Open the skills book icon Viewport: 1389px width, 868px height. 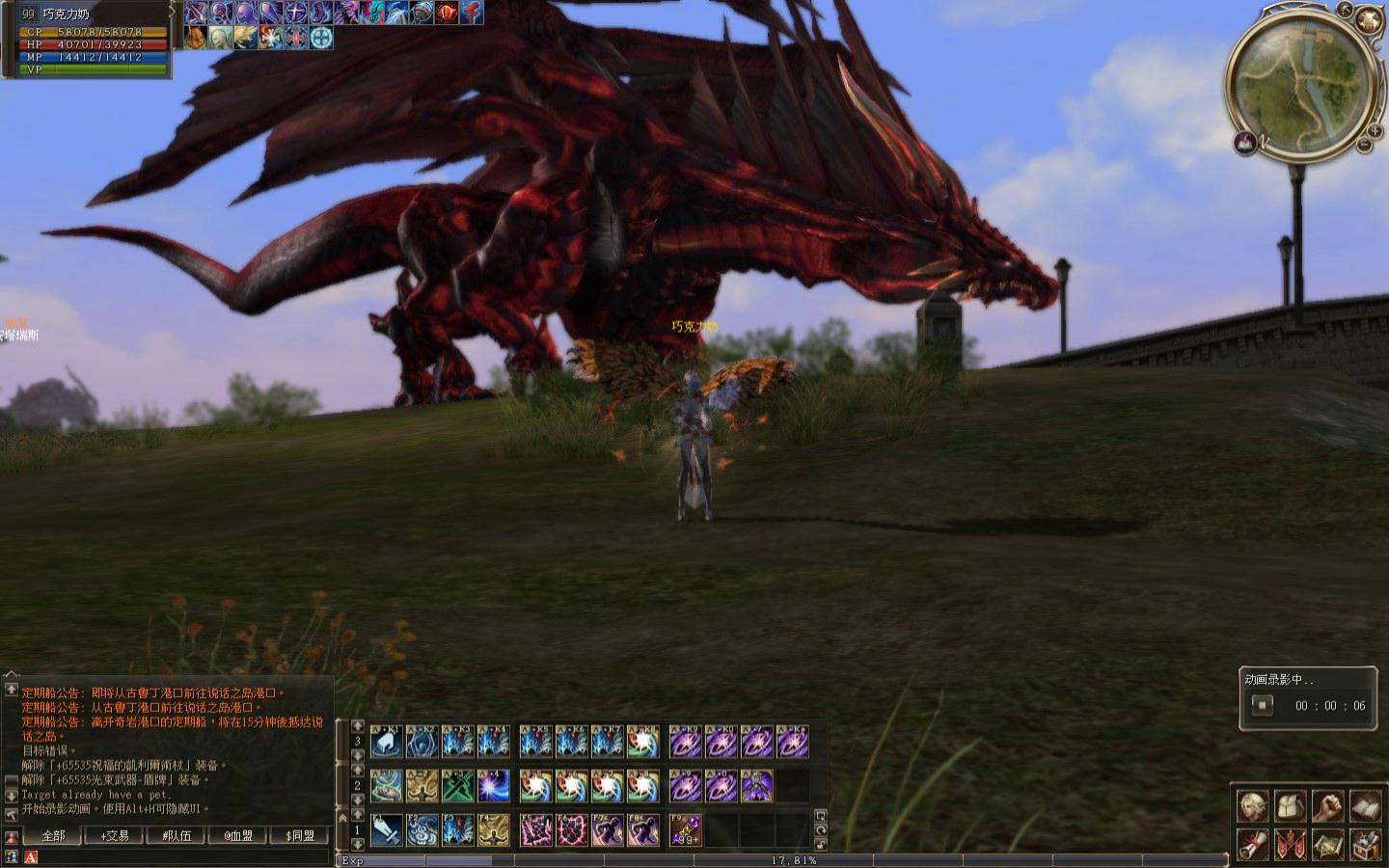[1365, 806]
